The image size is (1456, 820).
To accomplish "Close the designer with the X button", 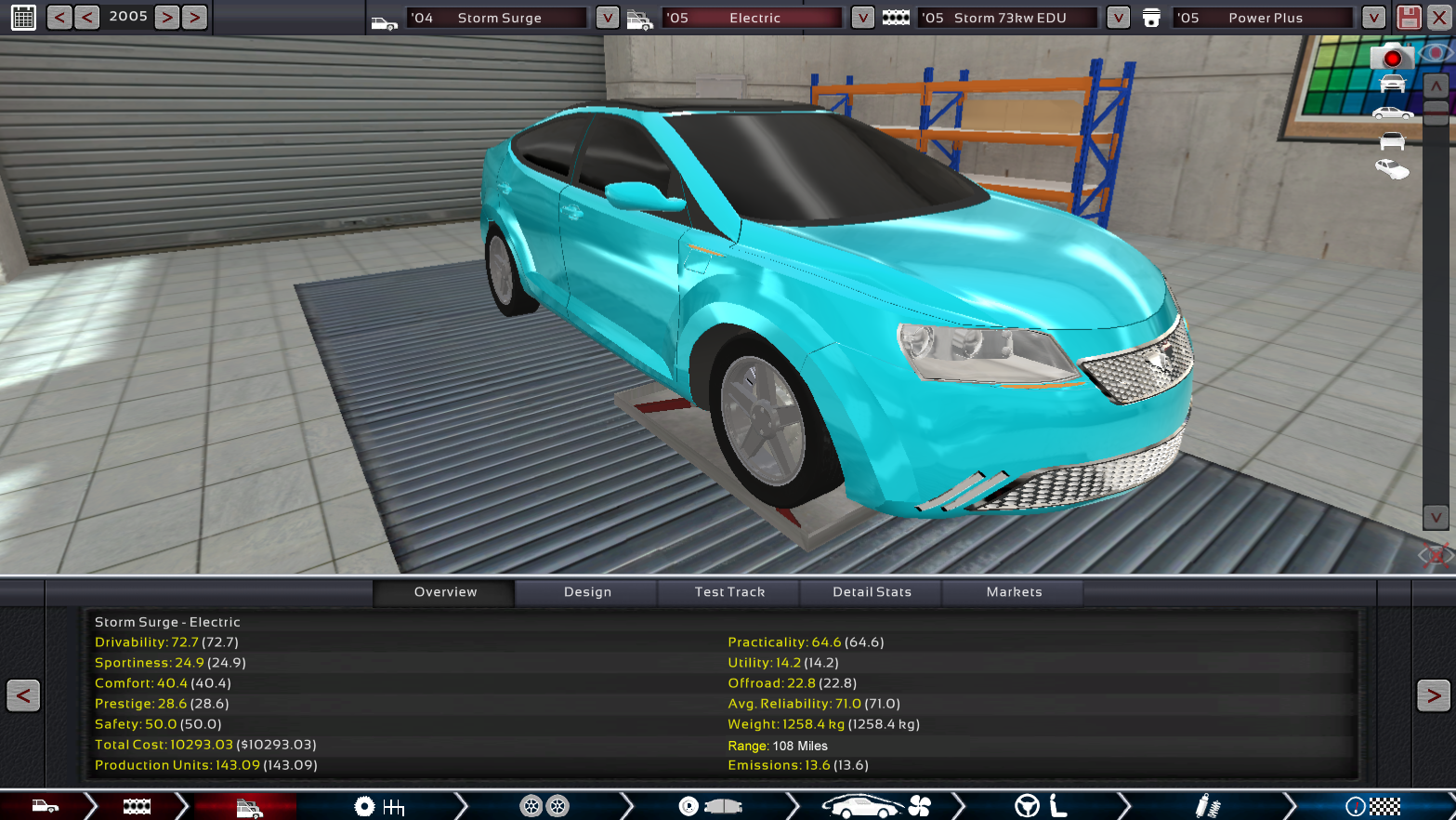I will (x=1436, y=555).
